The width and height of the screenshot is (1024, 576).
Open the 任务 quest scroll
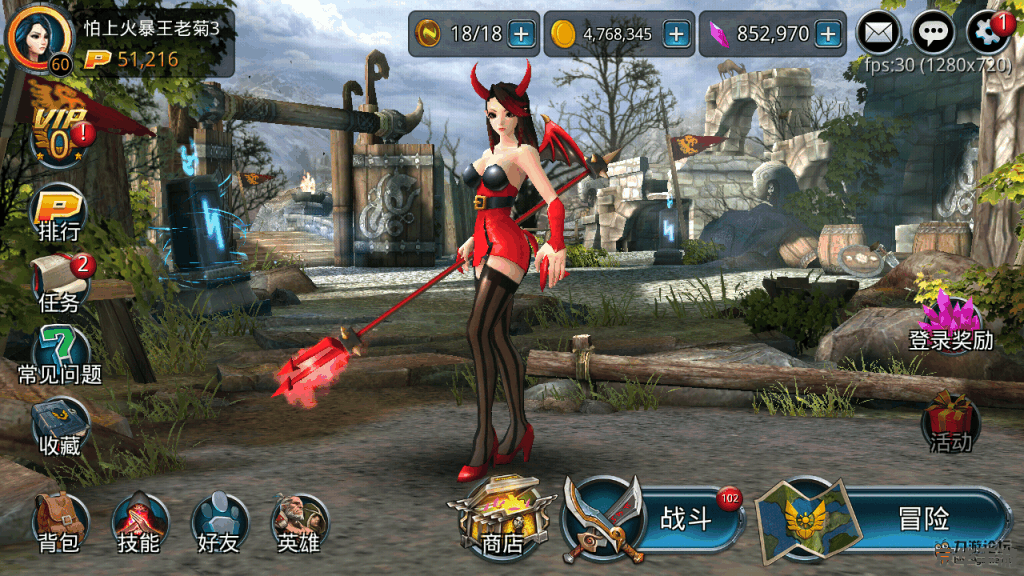click(59, 281)
